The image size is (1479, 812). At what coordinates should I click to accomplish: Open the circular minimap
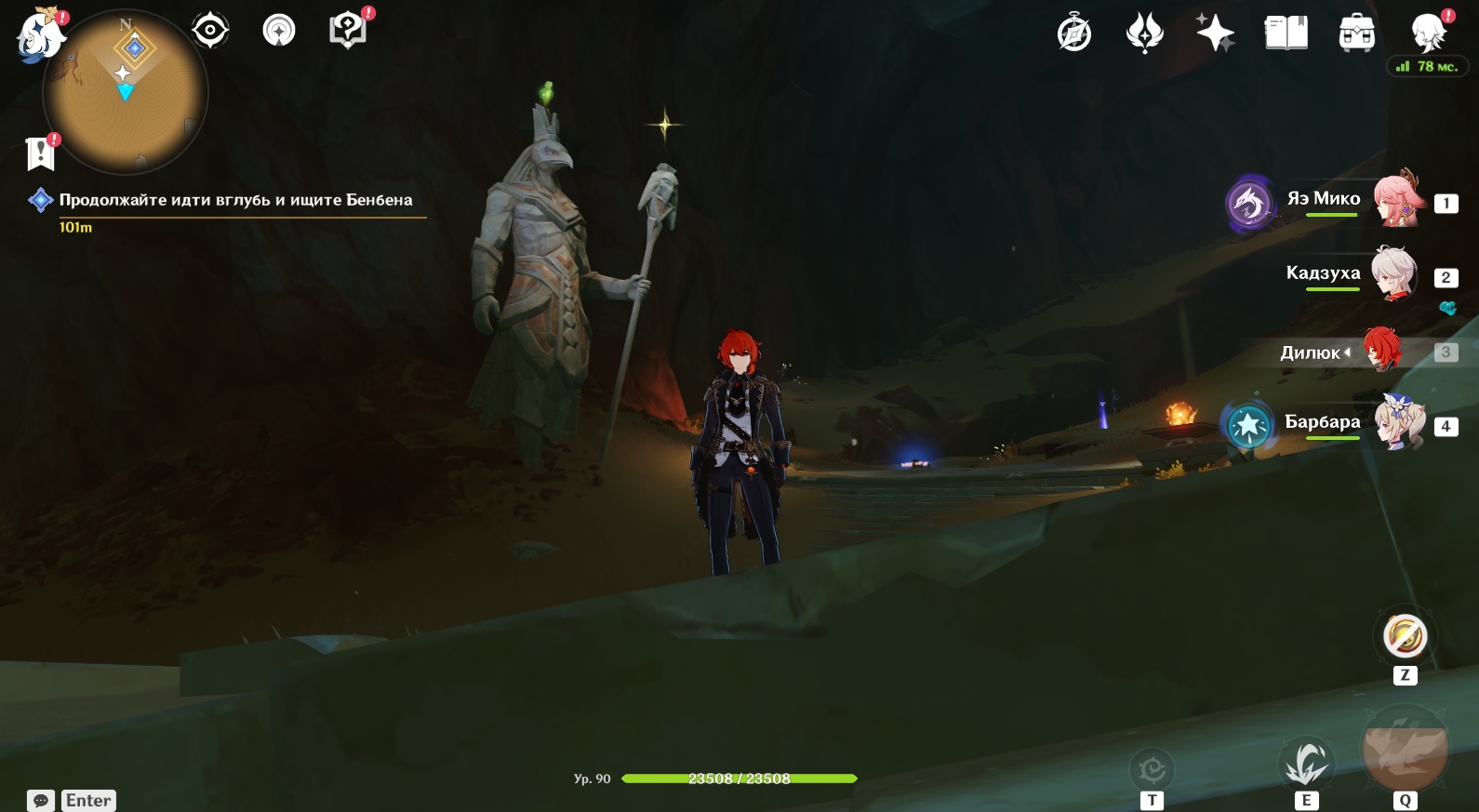126,92
